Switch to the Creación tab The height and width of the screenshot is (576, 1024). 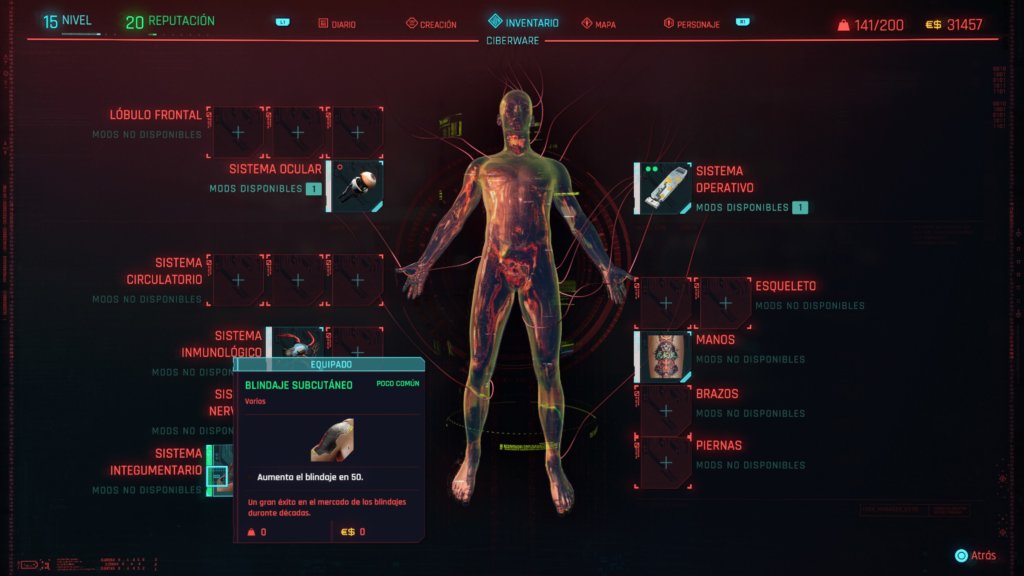click(x=432, y=23)
